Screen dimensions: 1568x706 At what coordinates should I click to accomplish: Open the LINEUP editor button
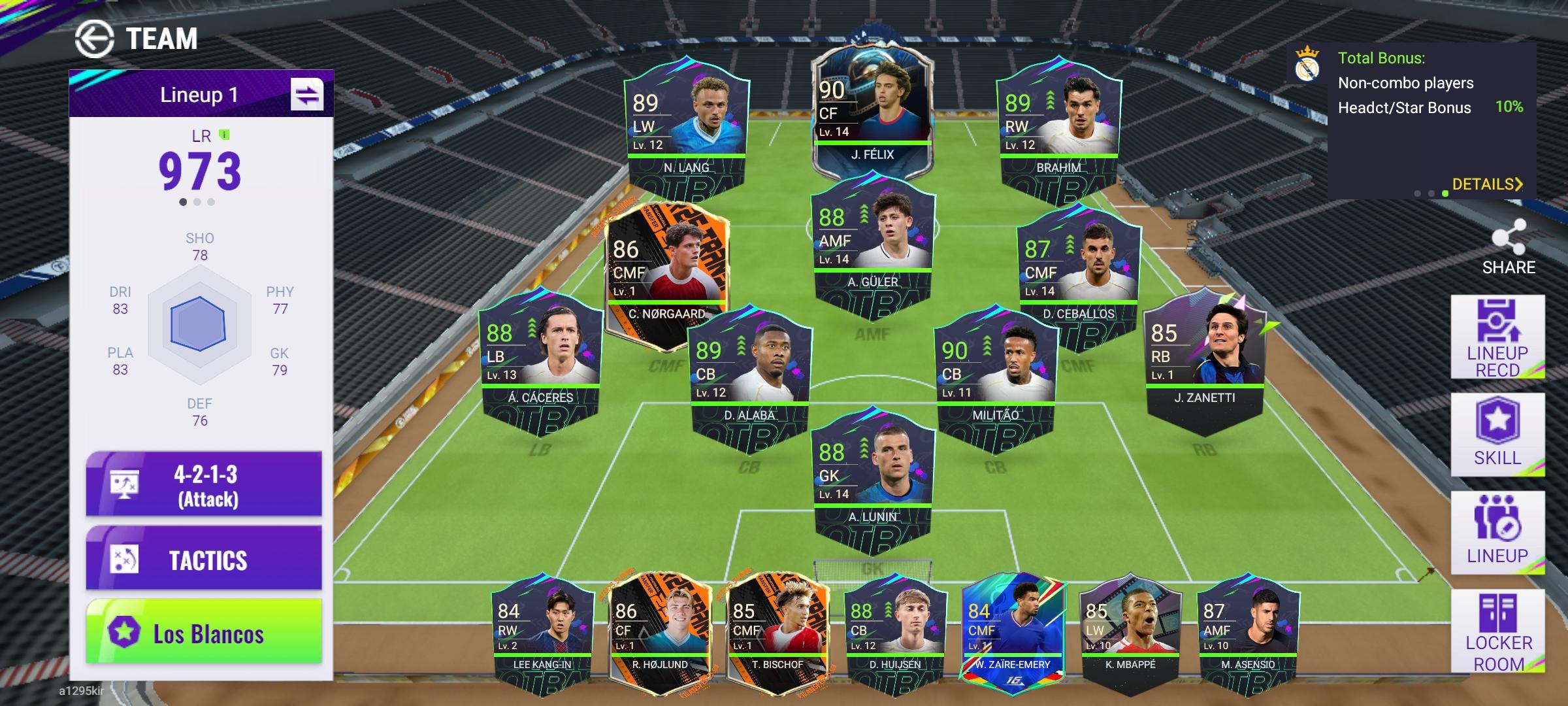pos(1497,532)
